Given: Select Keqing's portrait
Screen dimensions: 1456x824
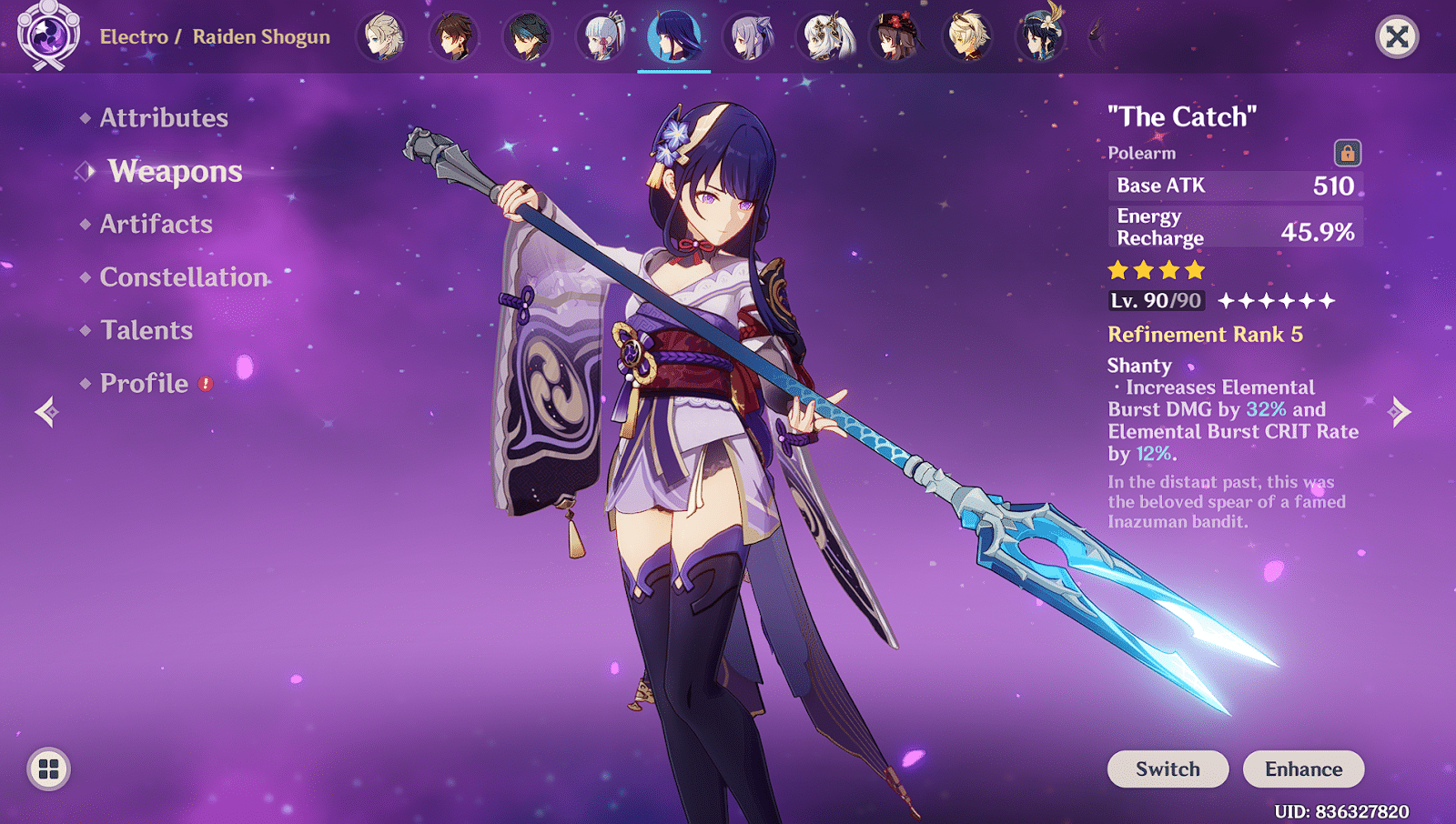Looking at the screenshot, I should coord(749,37).
